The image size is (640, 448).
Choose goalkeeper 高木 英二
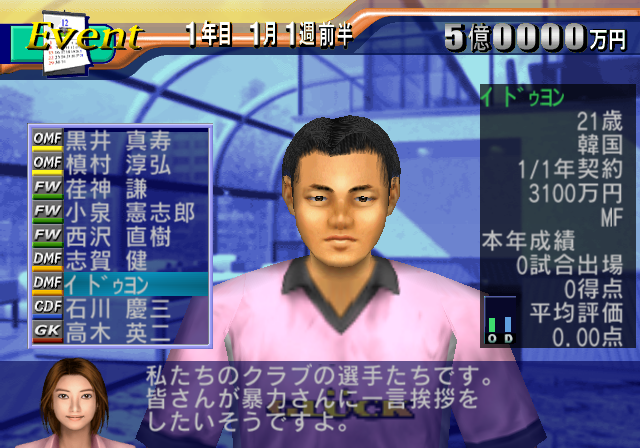tap(119, 332)
